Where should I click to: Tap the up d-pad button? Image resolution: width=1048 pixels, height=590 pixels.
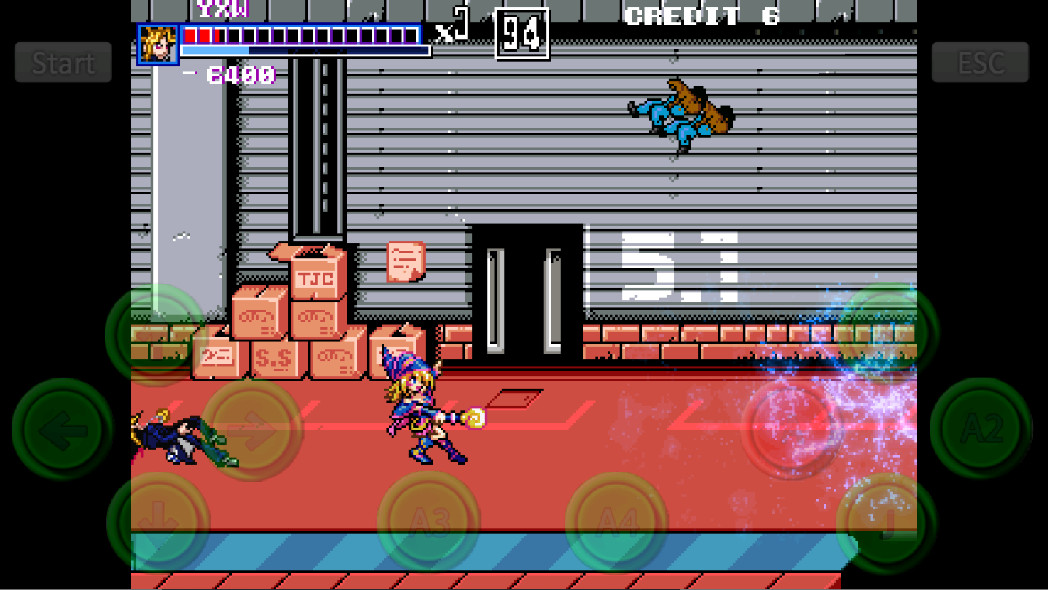coord(157,335)
